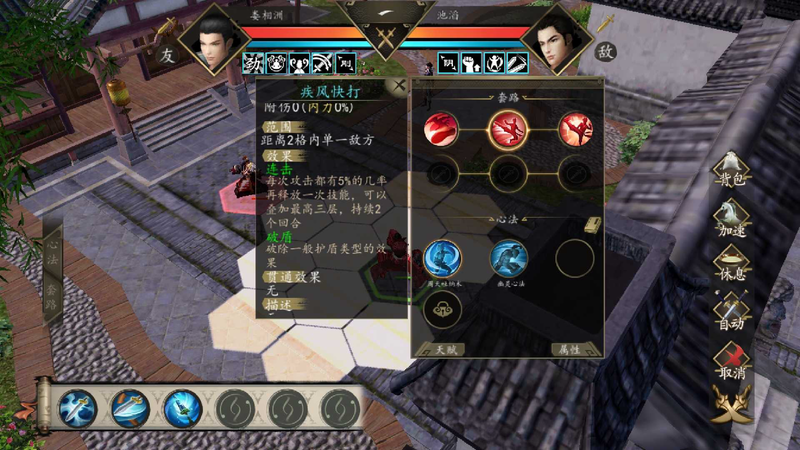This screenshot has height=450, width=800.
Task: Select the highlighted red kick skill in 套路
Action: [508, 129]
